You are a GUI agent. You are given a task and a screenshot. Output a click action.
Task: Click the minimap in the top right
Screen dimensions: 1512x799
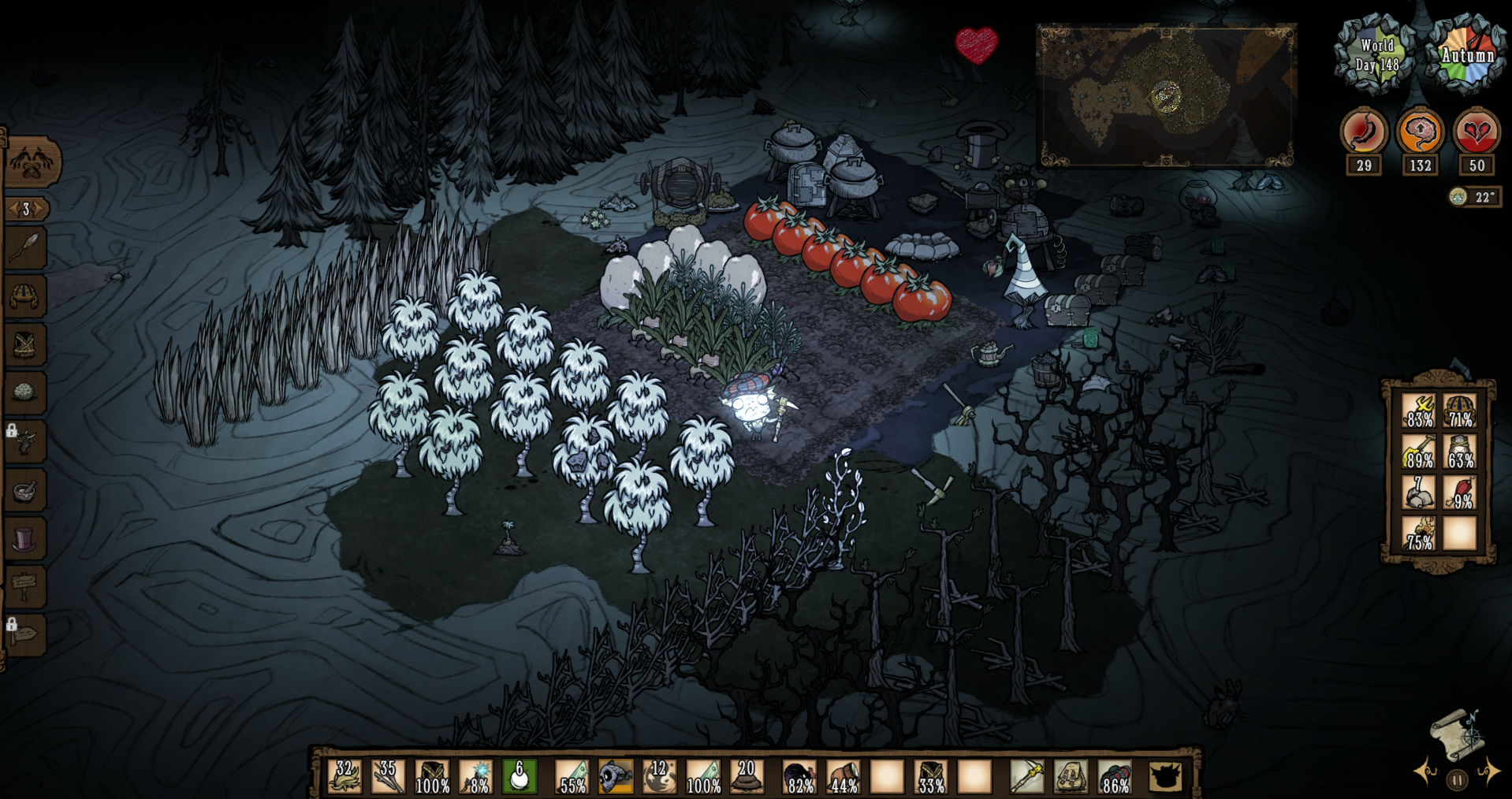tap(1166, 95)
